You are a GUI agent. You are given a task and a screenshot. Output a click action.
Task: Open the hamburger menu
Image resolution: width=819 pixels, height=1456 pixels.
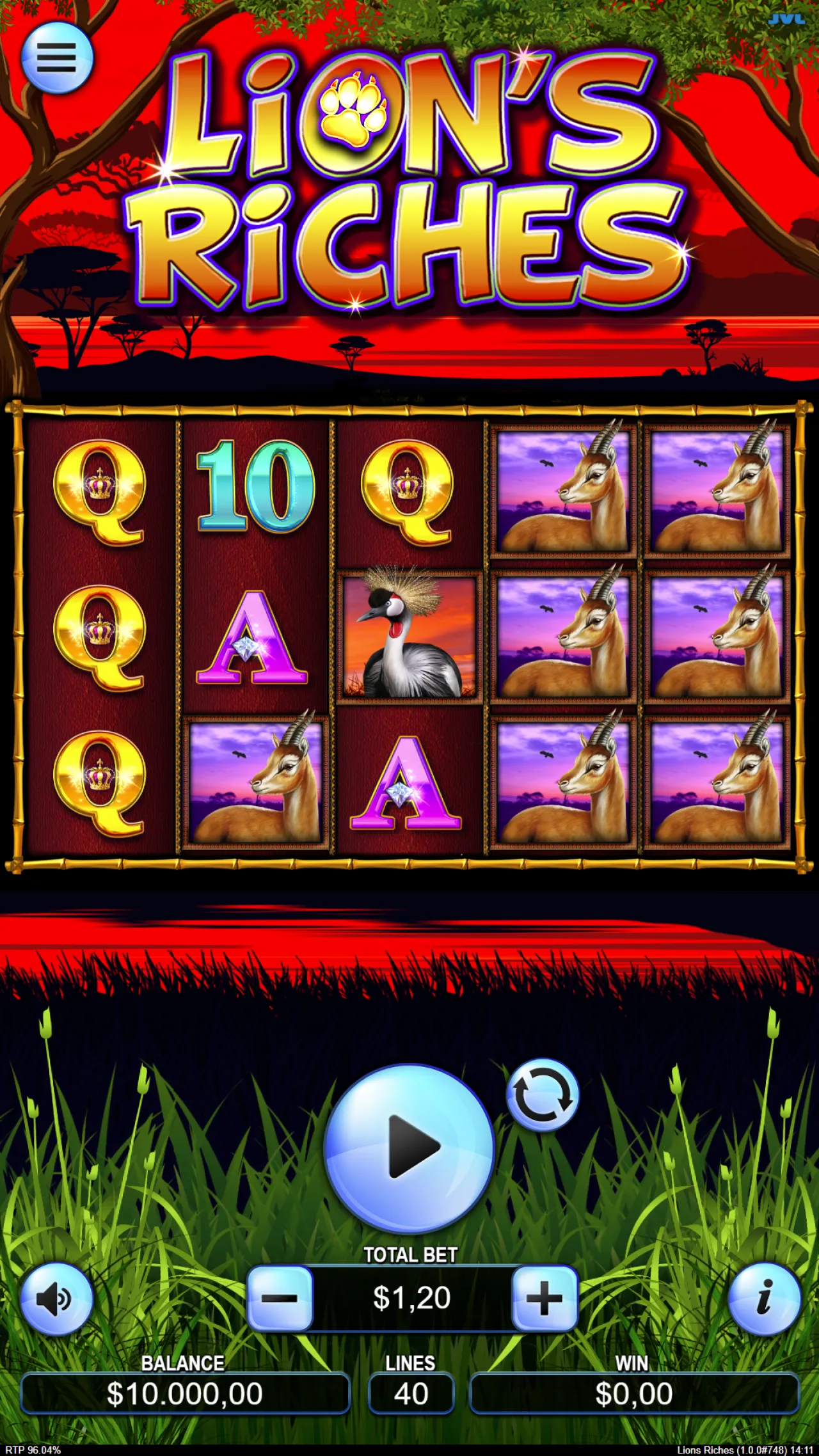56,58
